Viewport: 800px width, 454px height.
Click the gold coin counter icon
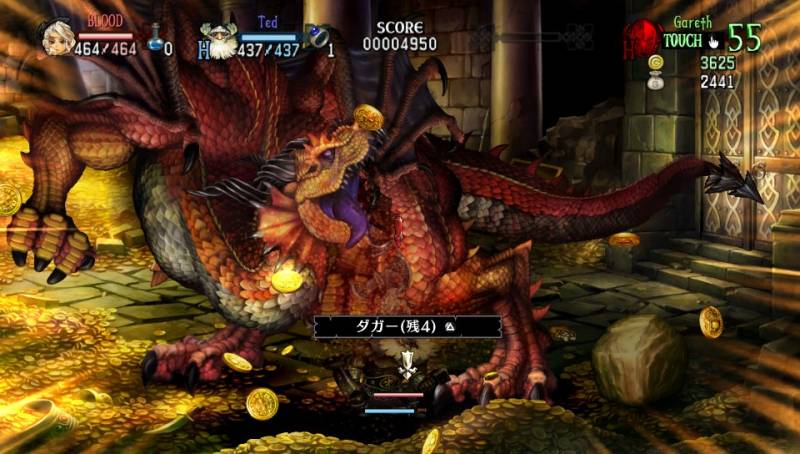656,63
